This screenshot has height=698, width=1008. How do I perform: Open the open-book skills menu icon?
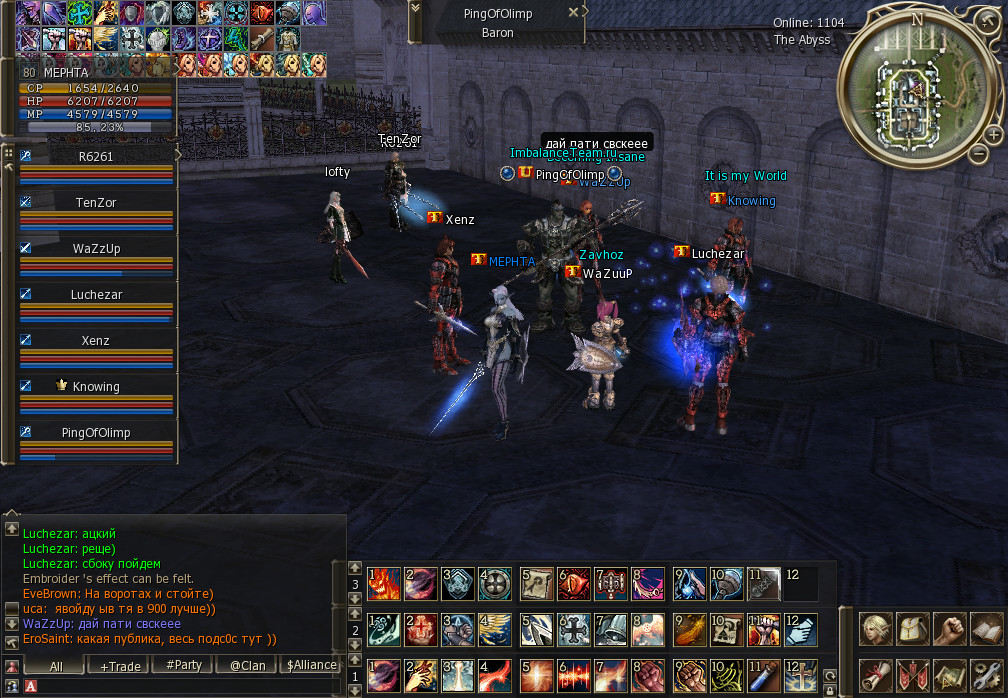[x=986, y=629]
